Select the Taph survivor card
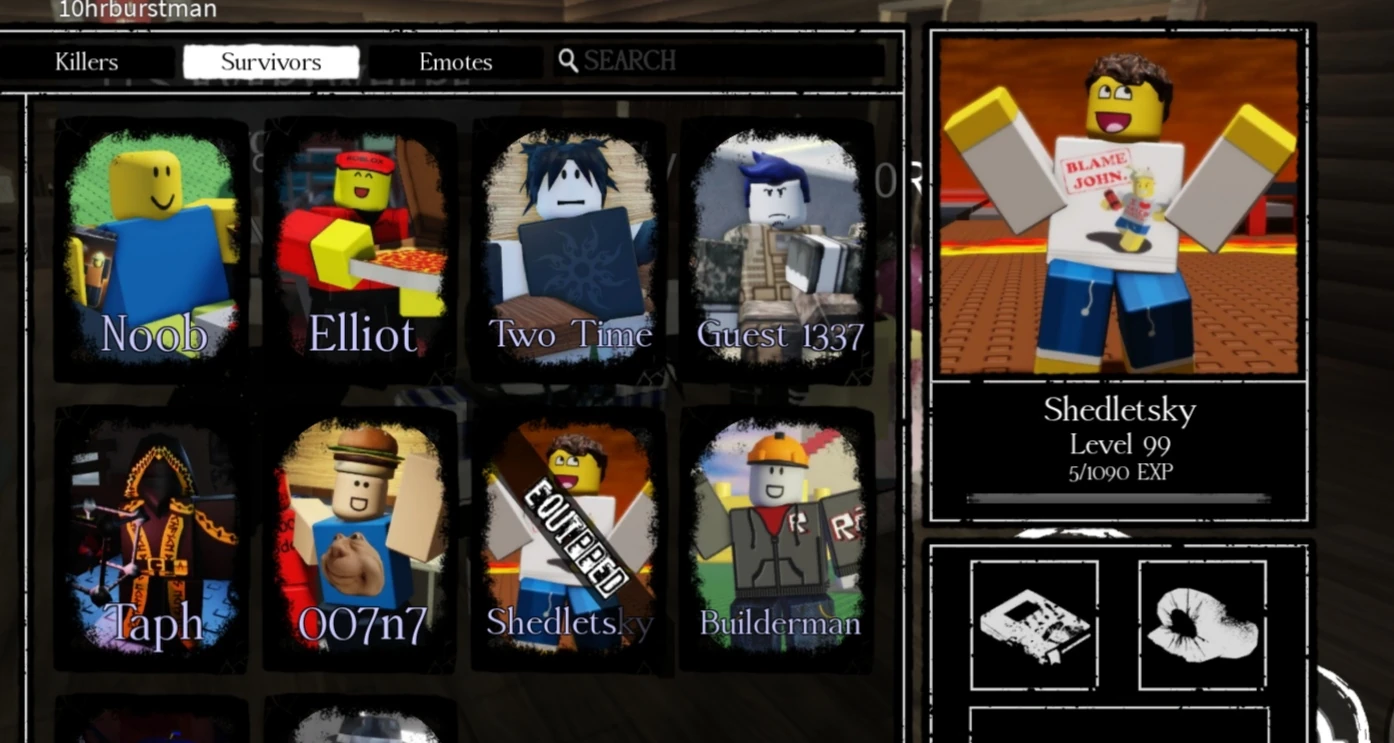This screenshot has height=743, width=1394. pyautogui.click(x=150, y=545)
